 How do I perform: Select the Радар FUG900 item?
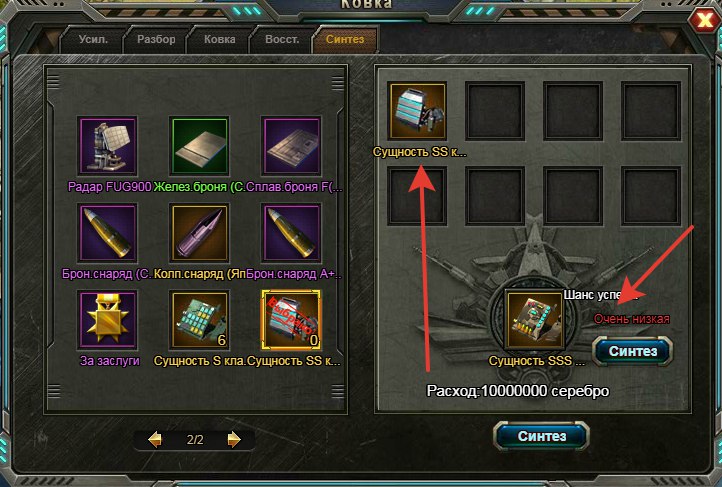(x=107, y=146)
